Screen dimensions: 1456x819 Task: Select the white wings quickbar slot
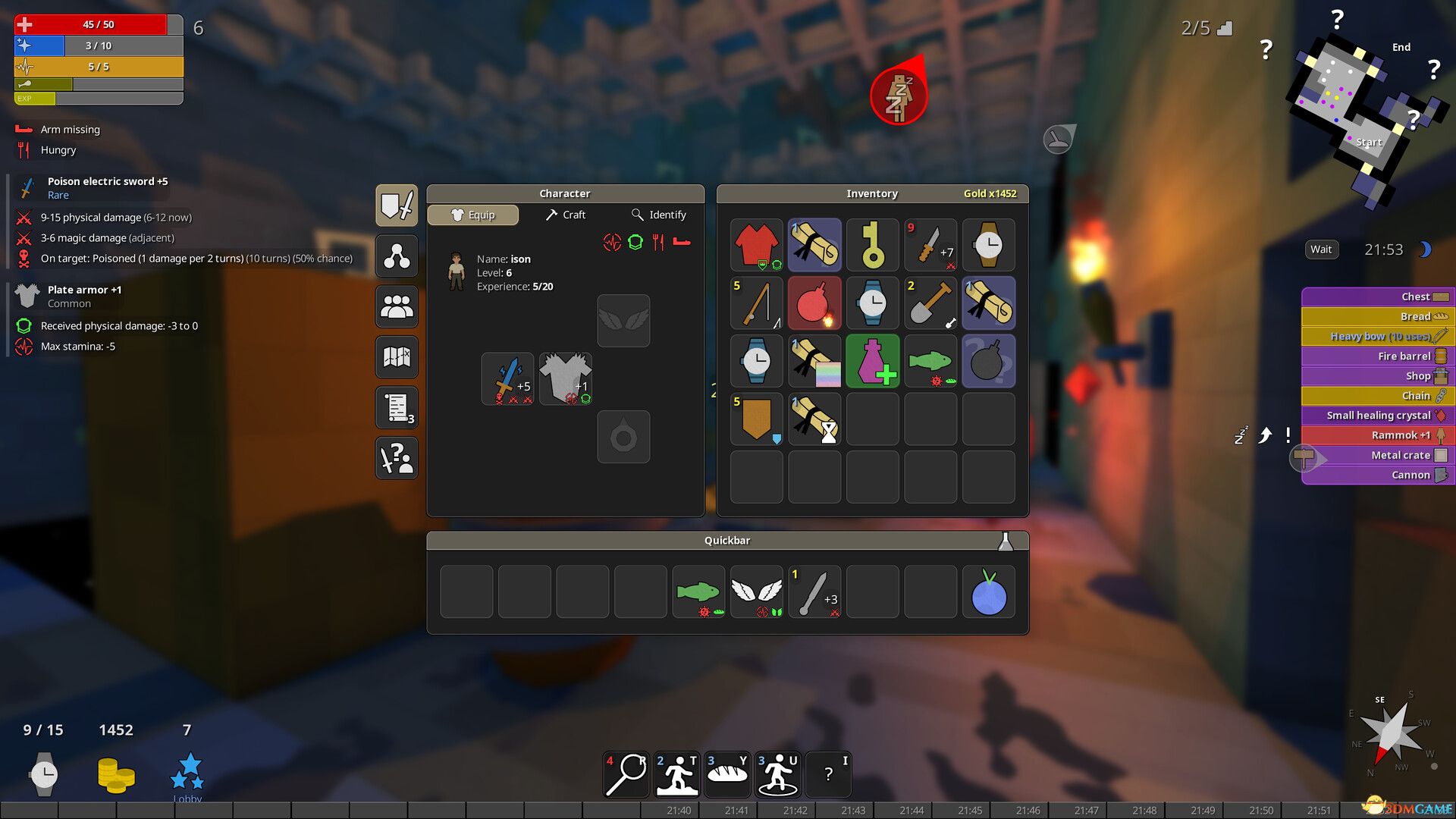click(756, 592)
